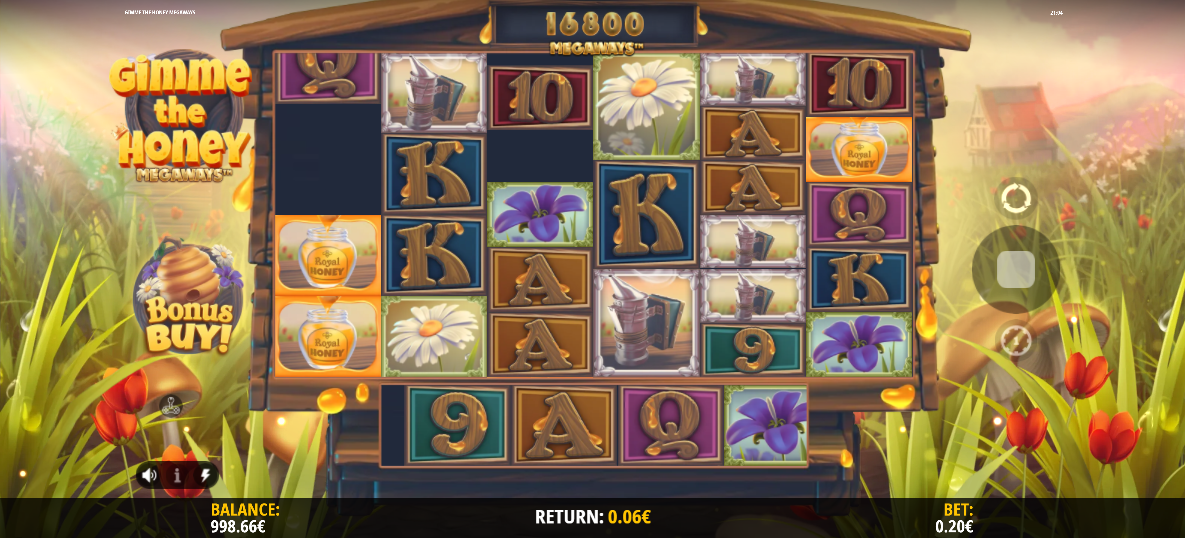The image size is (1185, 538).
Task: Open the bet chip selector
Action: pos(1016,341)
